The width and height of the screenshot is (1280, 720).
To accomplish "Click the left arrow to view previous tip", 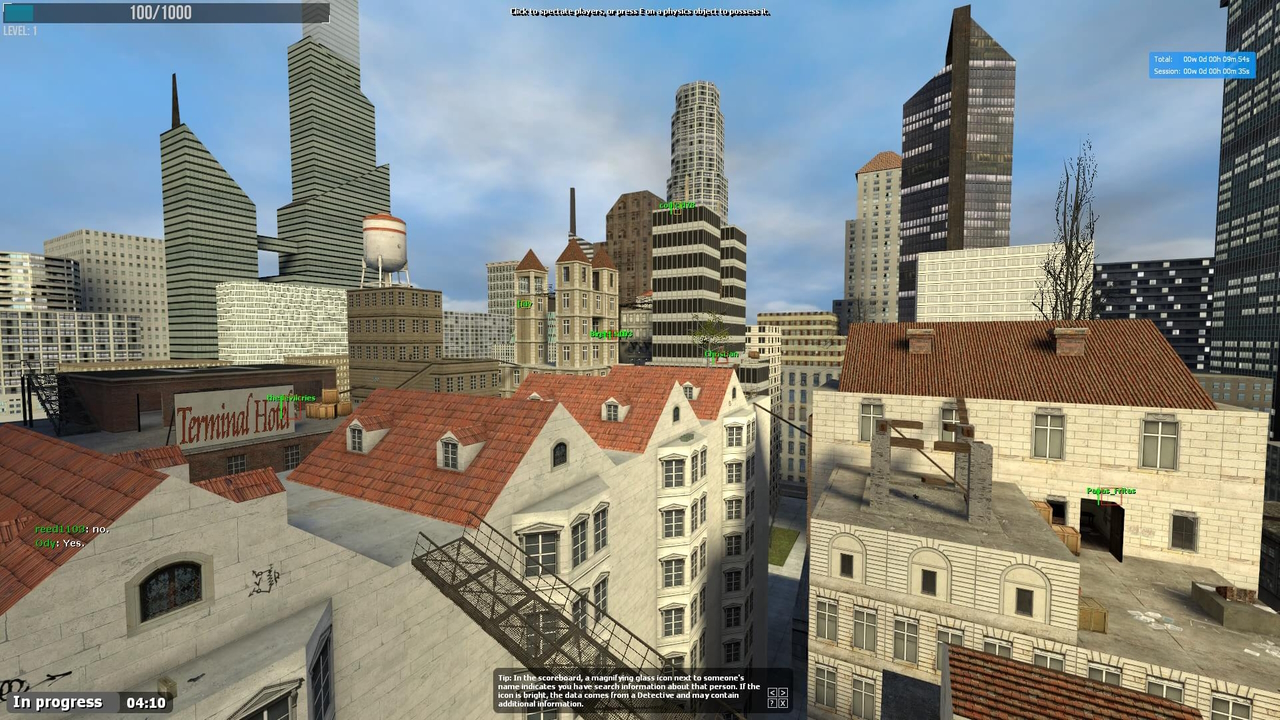I will click(772, 692).
